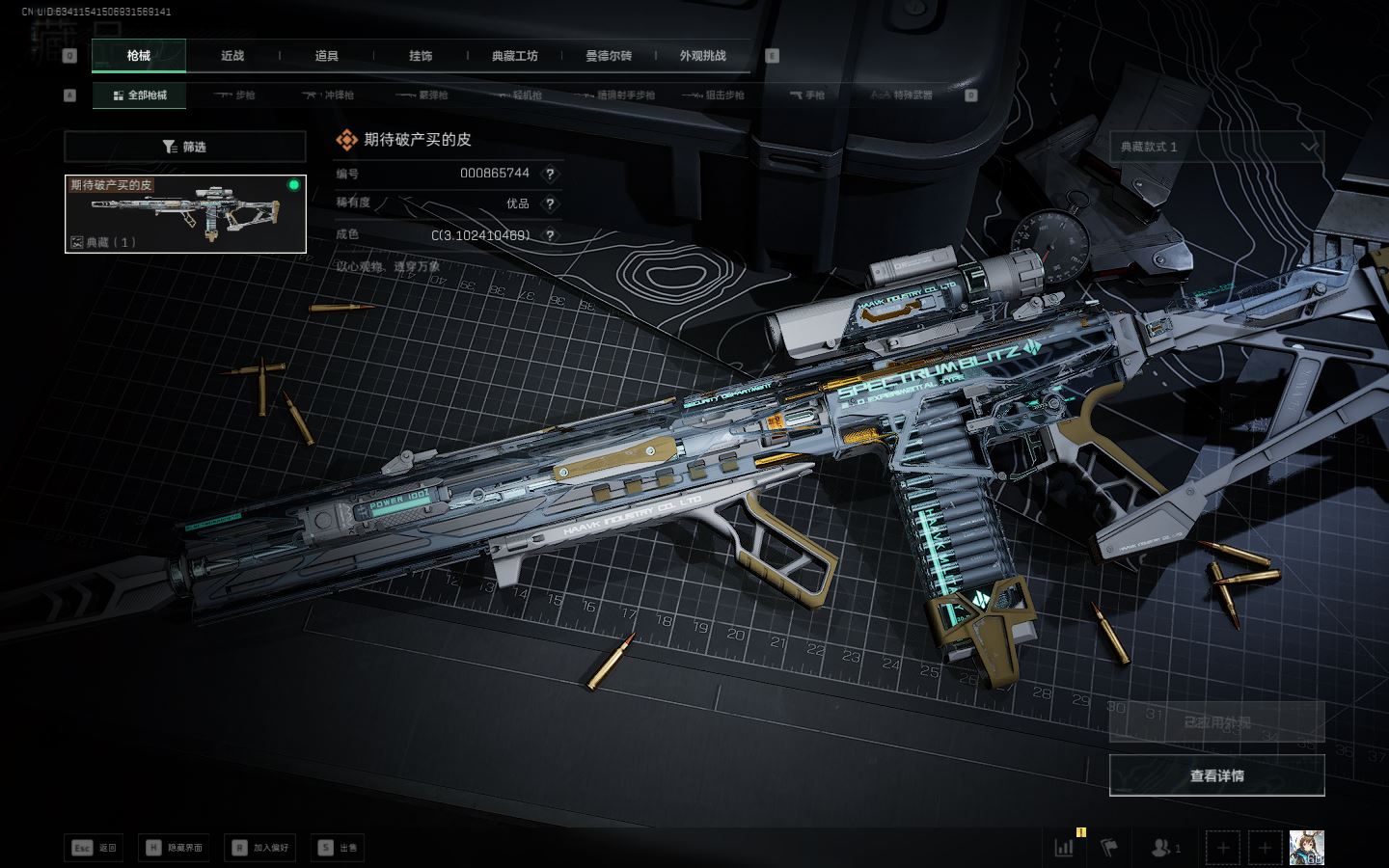Select the 期待破产买的皮 weapon skin card

[185, 213]
